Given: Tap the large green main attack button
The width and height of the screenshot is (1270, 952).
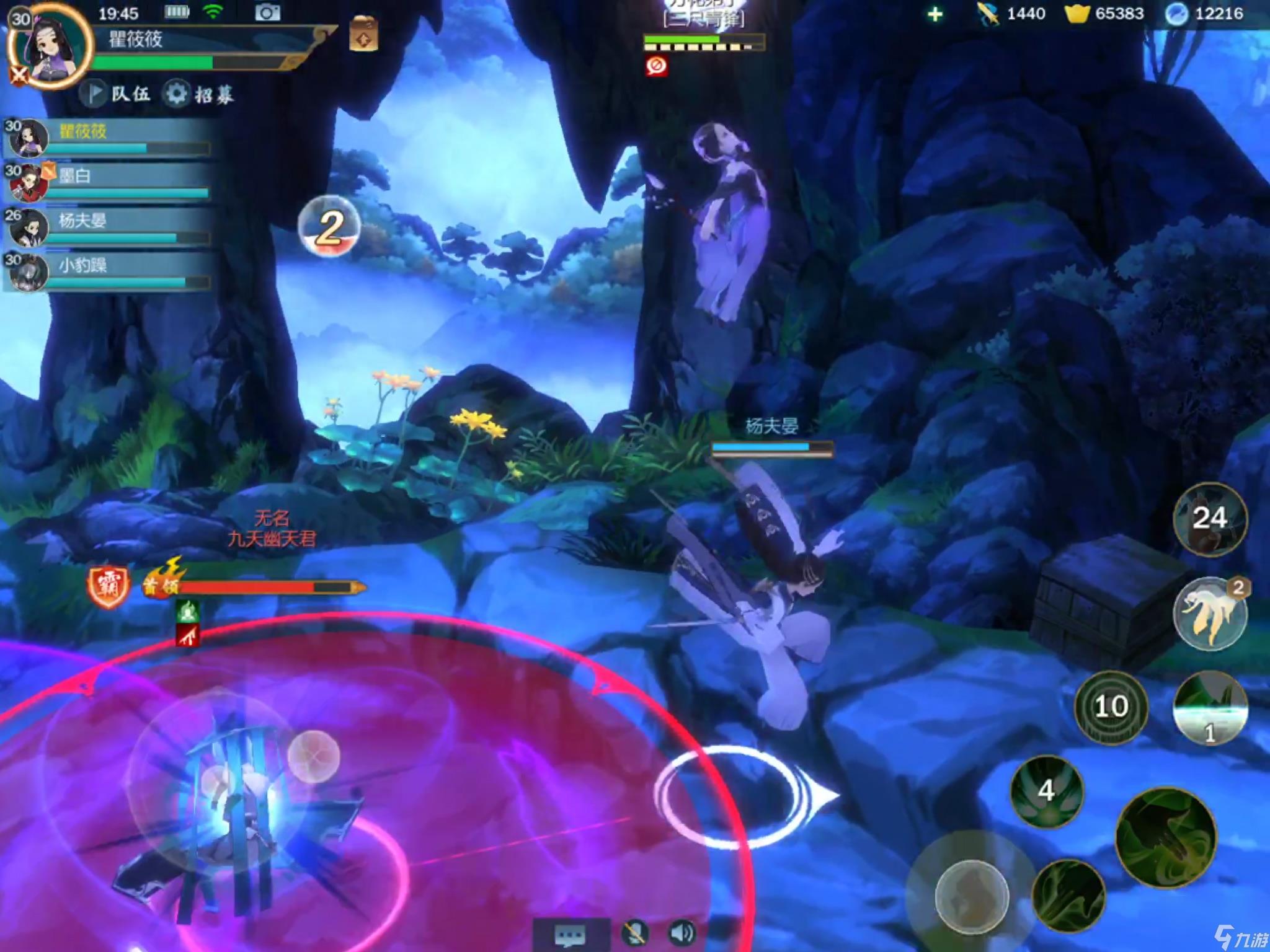Looking at the screenshot, I should pyautogui.click(x=1166, y=837).
